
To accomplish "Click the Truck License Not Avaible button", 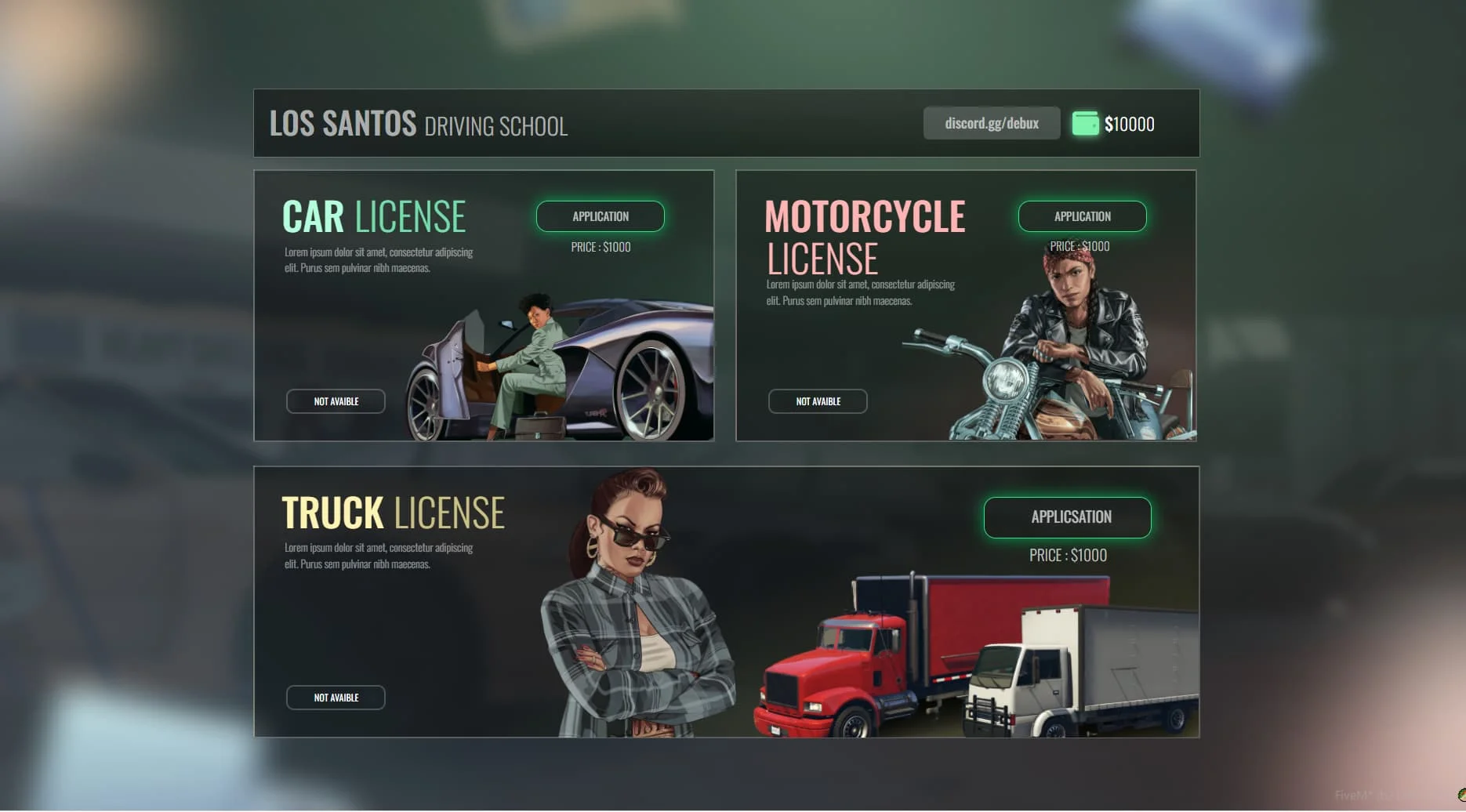I will pos(336,698).
